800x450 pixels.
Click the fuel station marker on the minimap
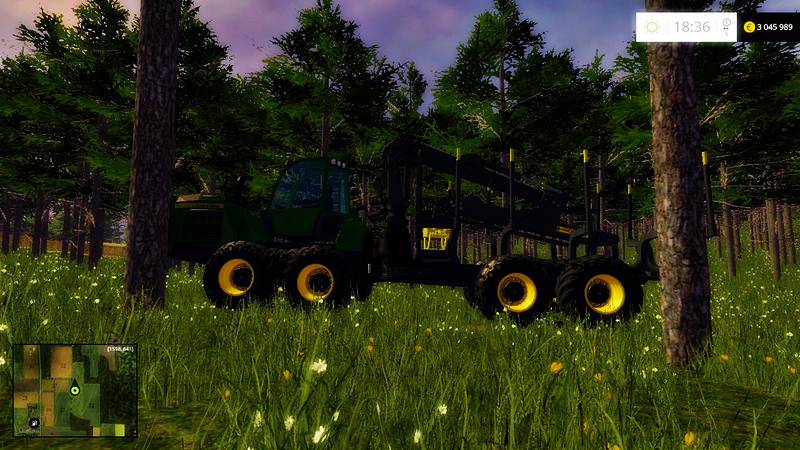pyautogui.click(x=32, y=425)
